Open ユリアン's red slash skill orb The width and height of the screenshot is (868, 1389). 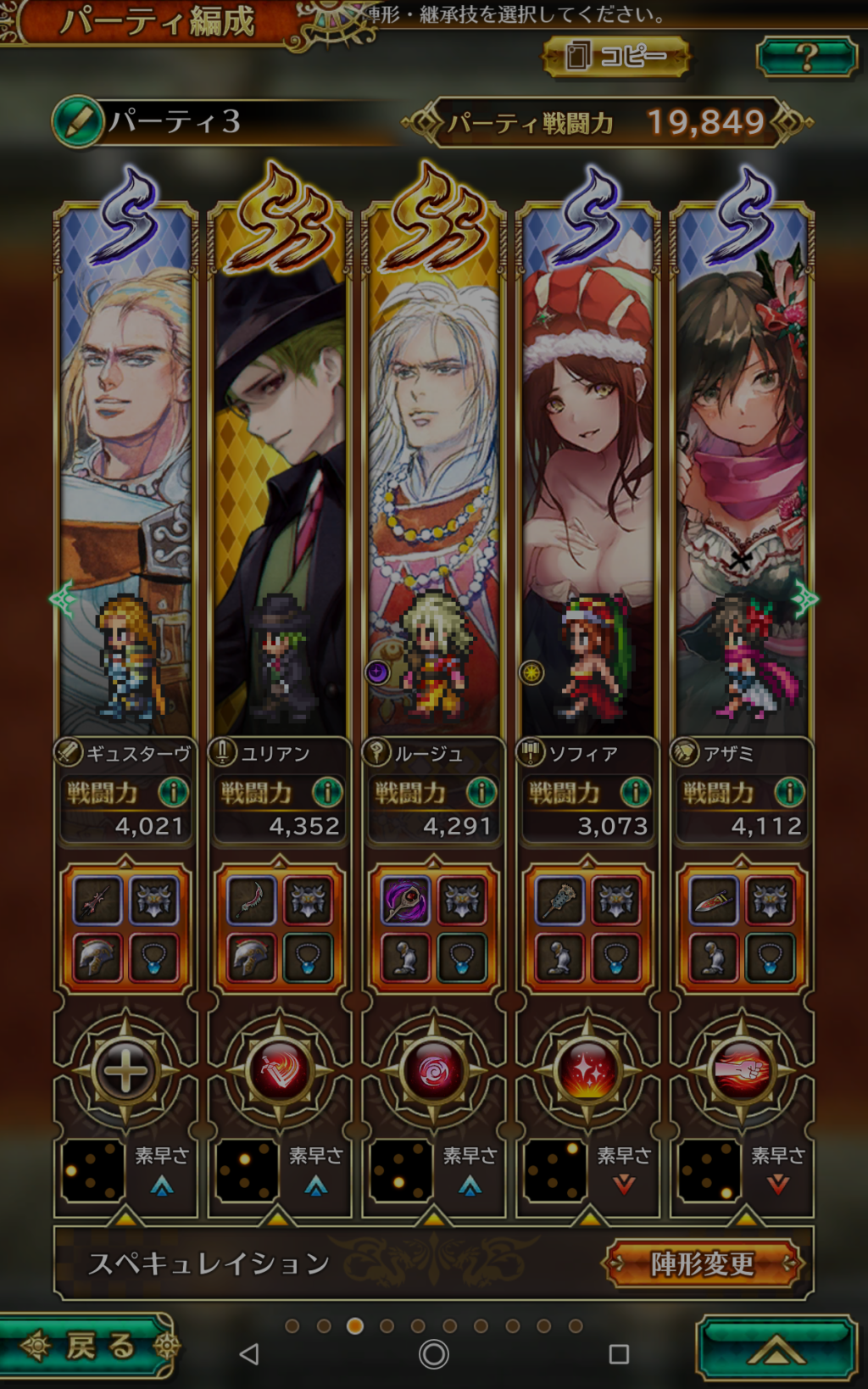280,1071
